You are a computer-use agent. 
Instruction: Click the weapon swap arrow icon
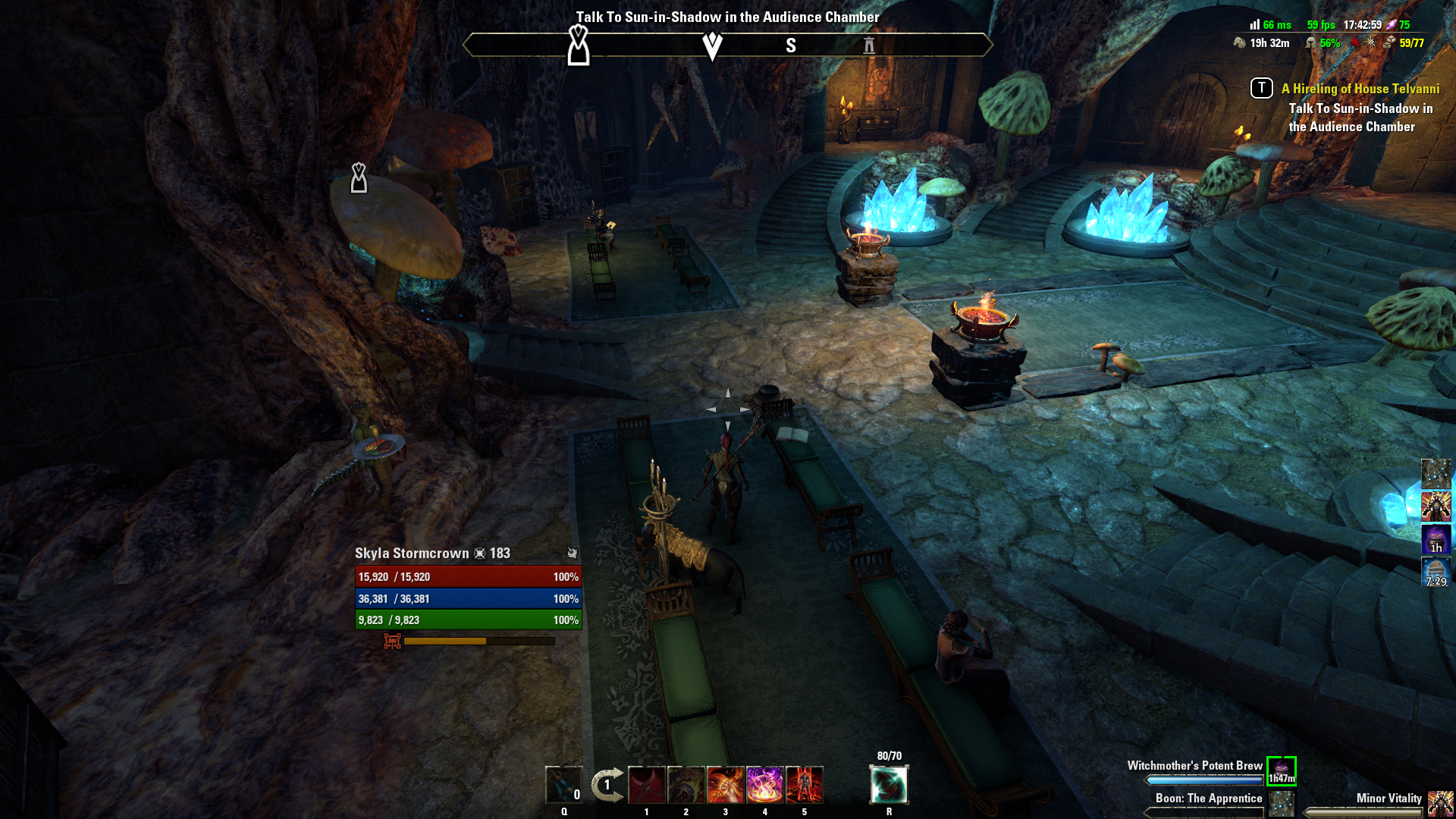coord(607,785)
